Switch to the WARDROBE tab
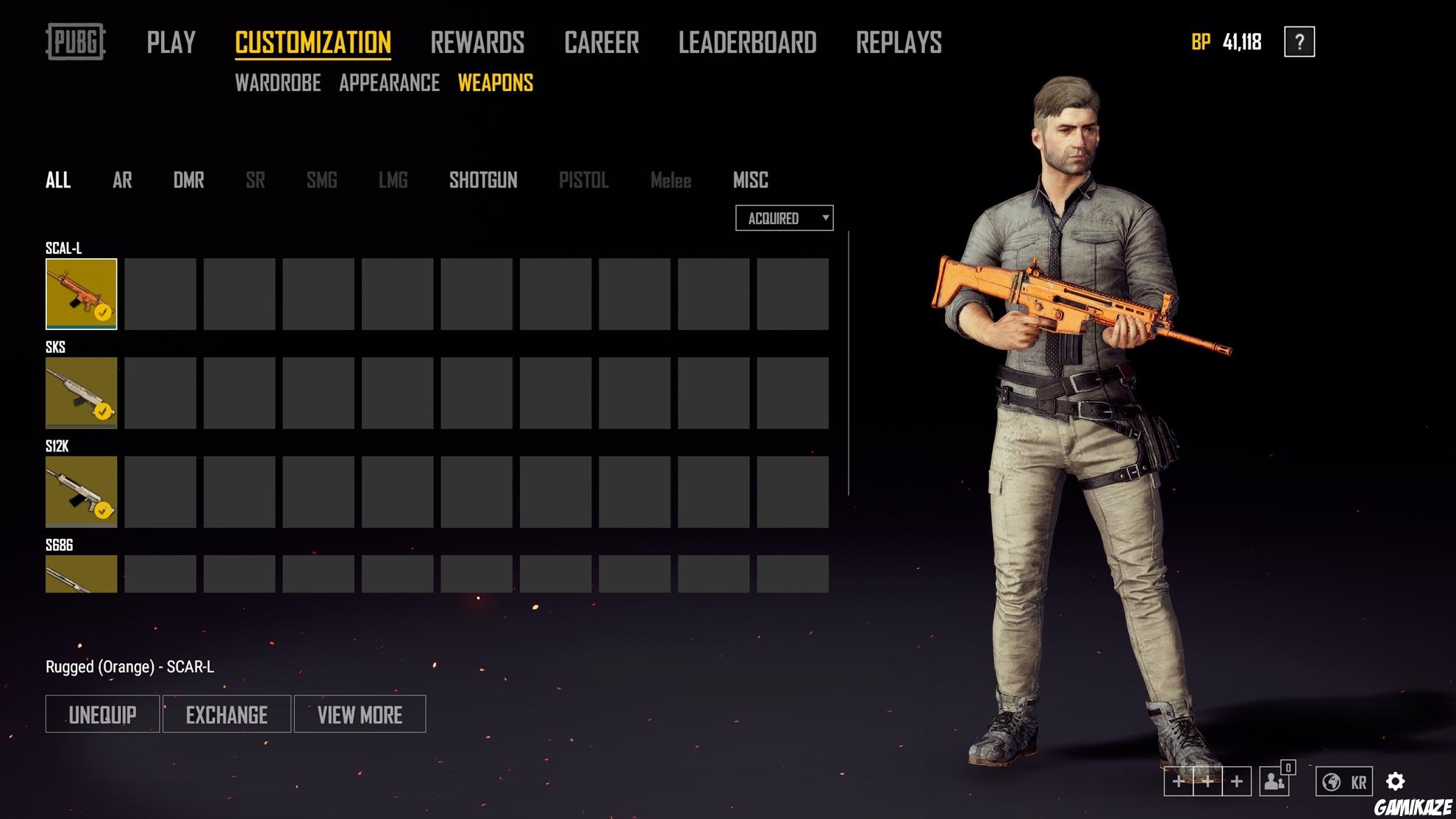The width and height of the screenshot is (1456, 819). (277, 83)
